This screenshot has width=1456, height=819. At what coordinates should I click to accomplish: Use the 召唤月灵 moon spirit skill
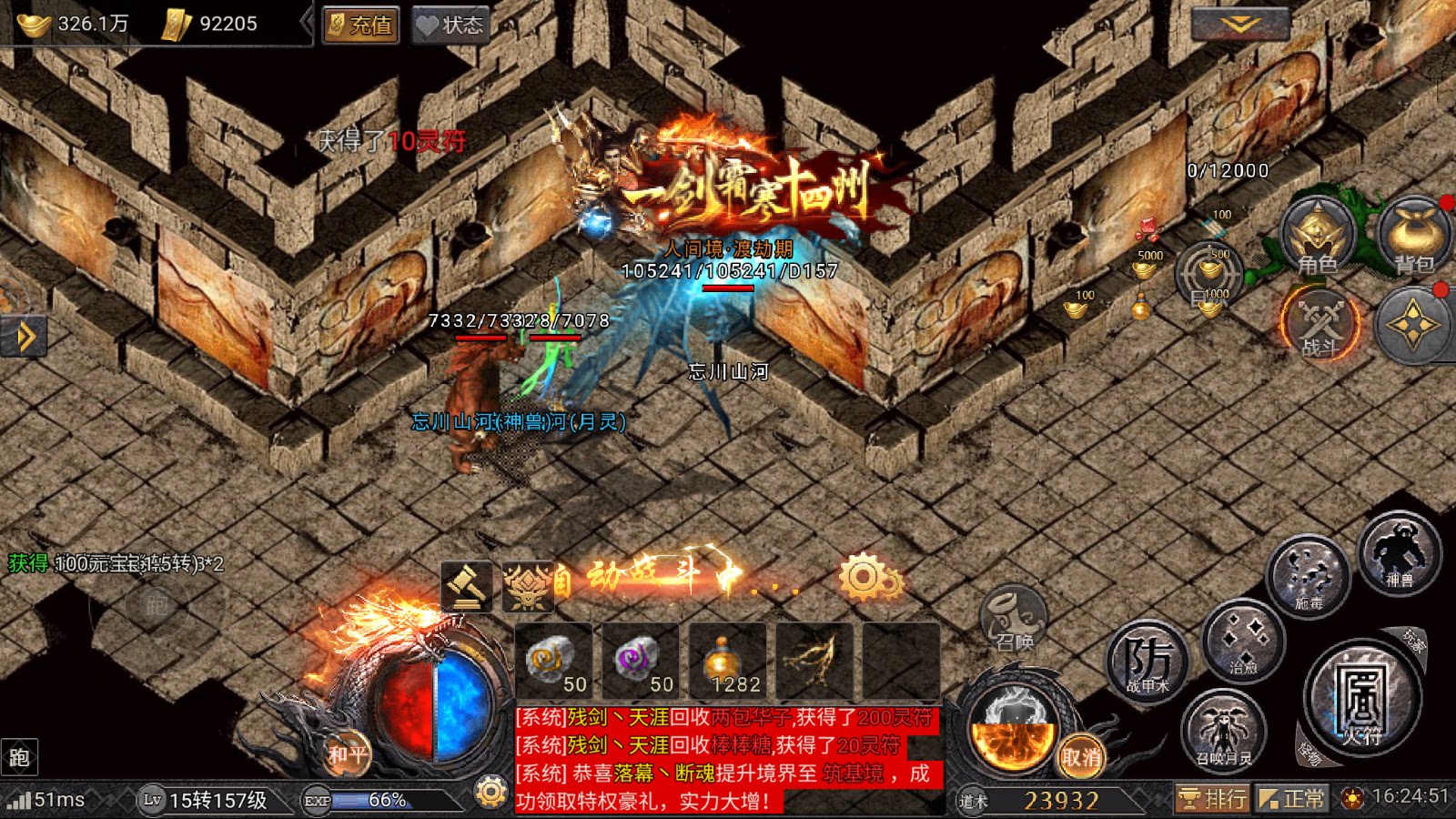[x=1224, y=731]
